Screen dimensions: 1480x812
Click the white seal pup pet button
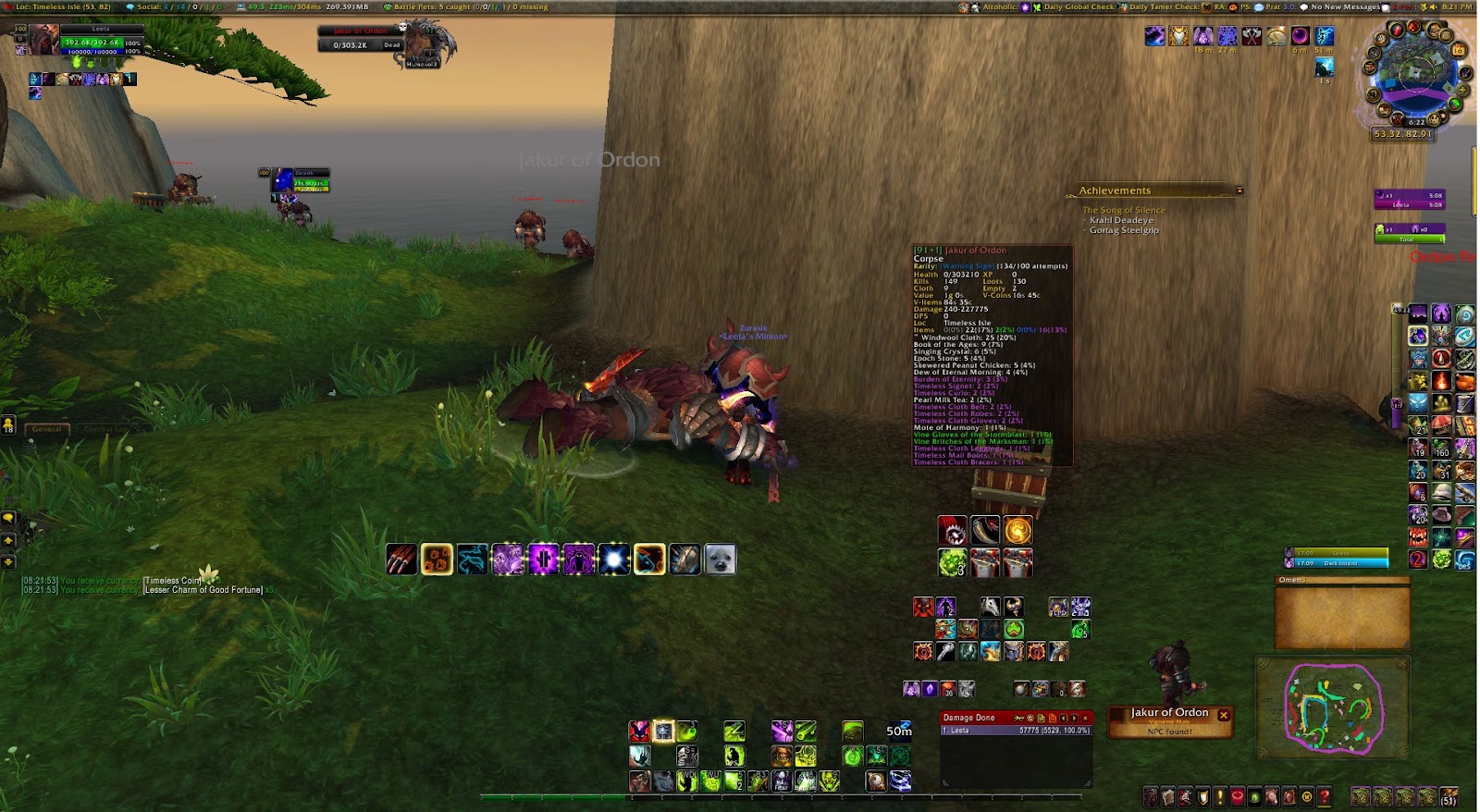point(721,560)
